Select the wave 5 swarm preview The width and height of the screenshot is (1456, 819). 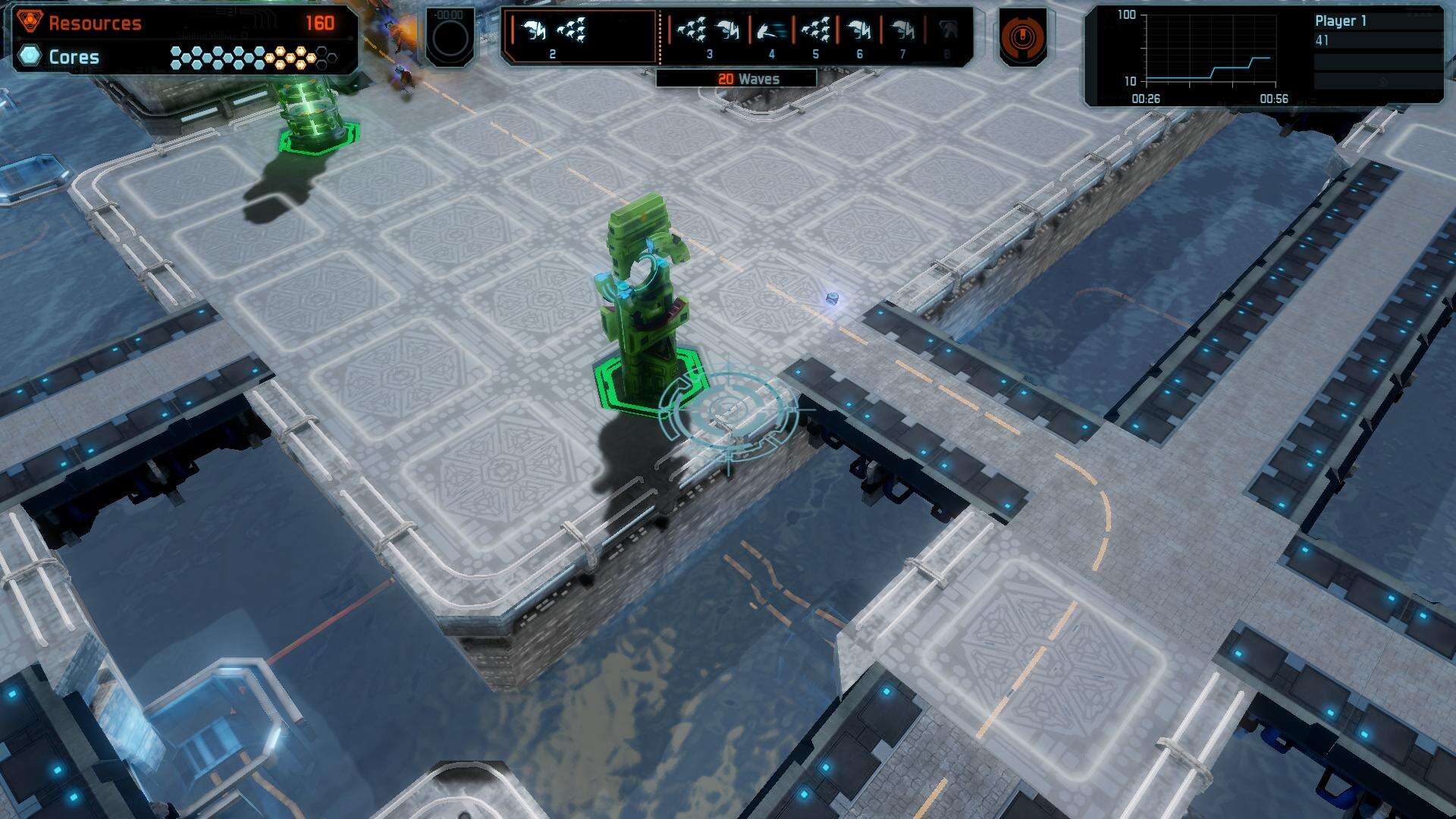pos(815,36)
